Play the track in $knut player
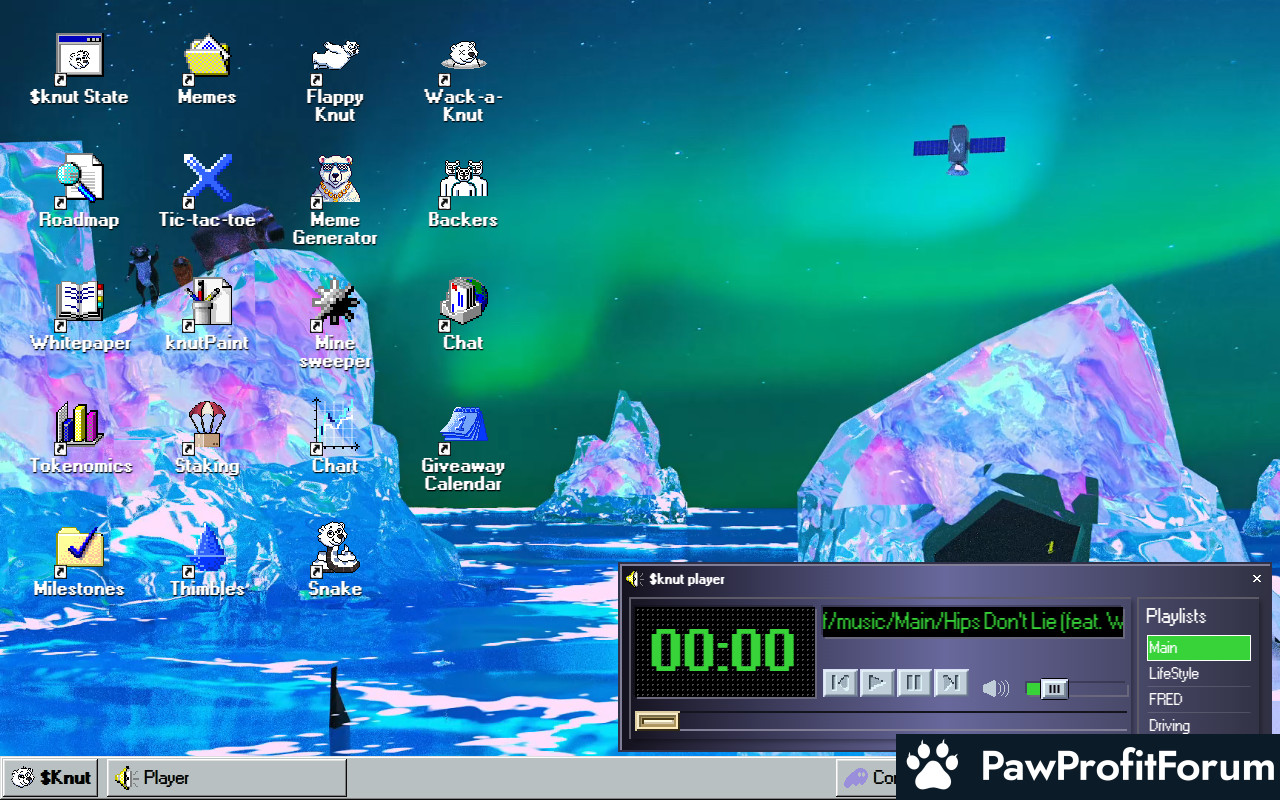This screenshot has width=1280, height=800. 877,683
